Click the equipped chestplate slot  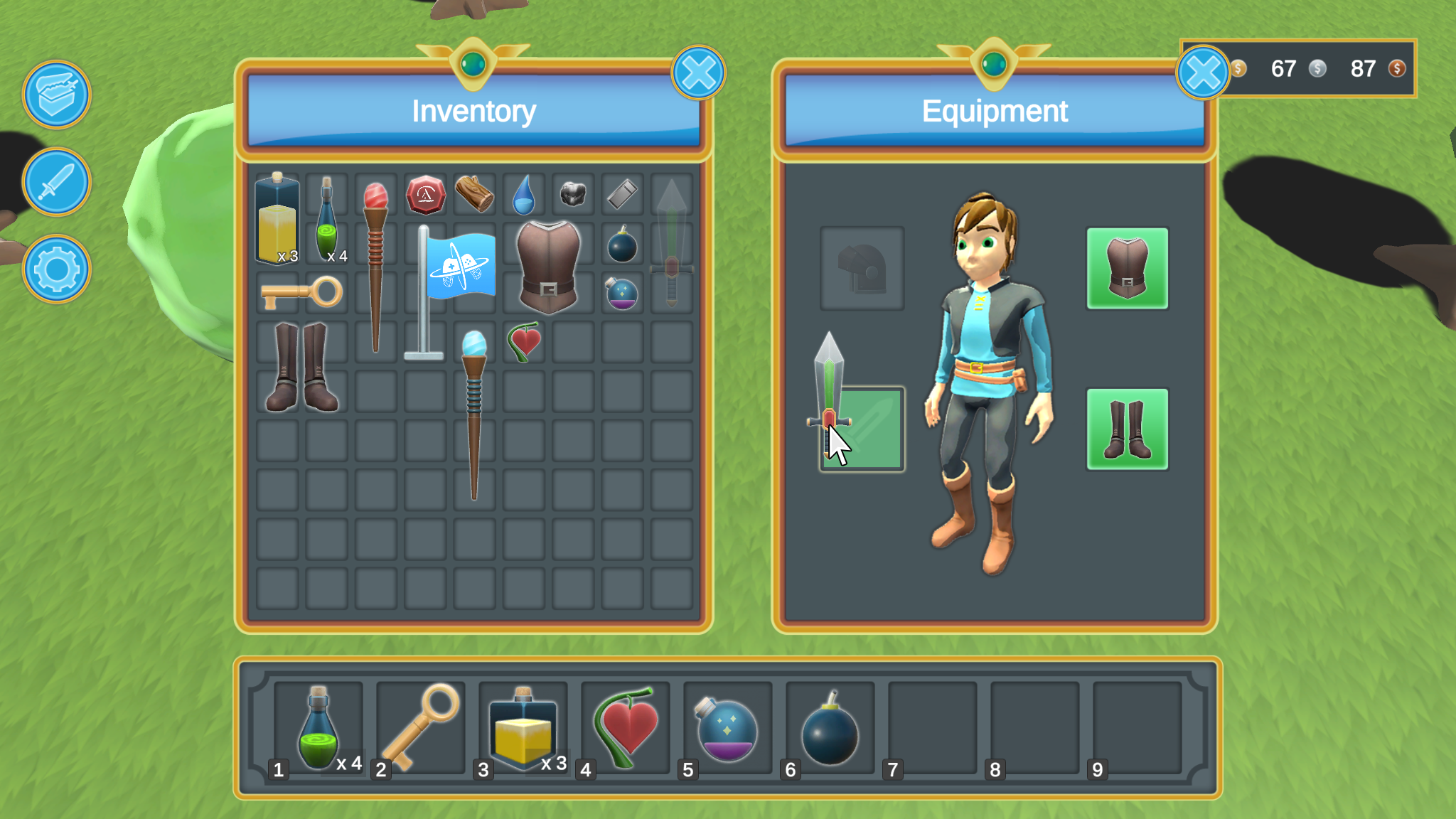(x=1128, y=268)
